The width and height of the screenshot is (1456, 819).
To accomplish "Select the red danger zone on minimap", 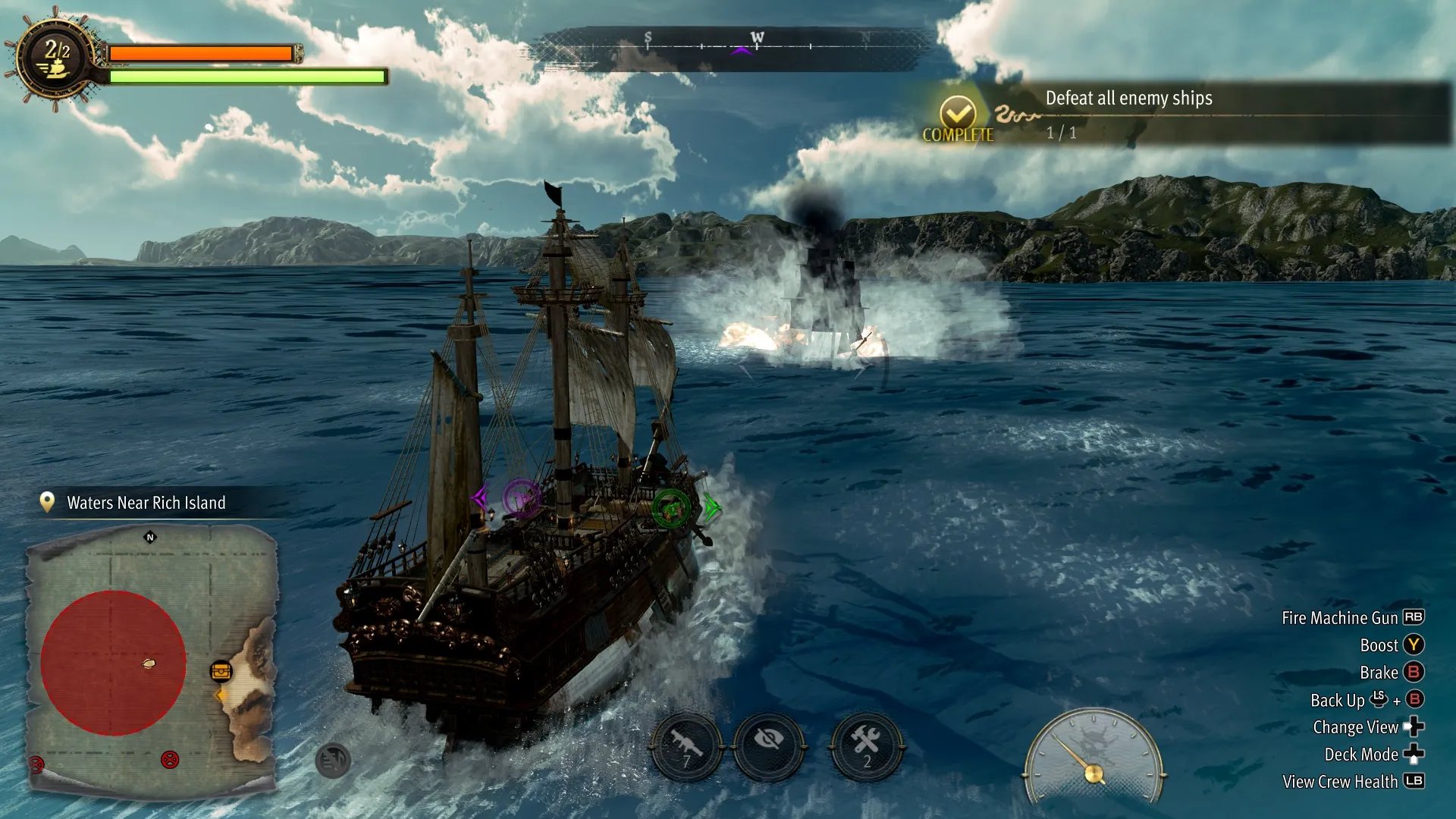I will [113, 662].
